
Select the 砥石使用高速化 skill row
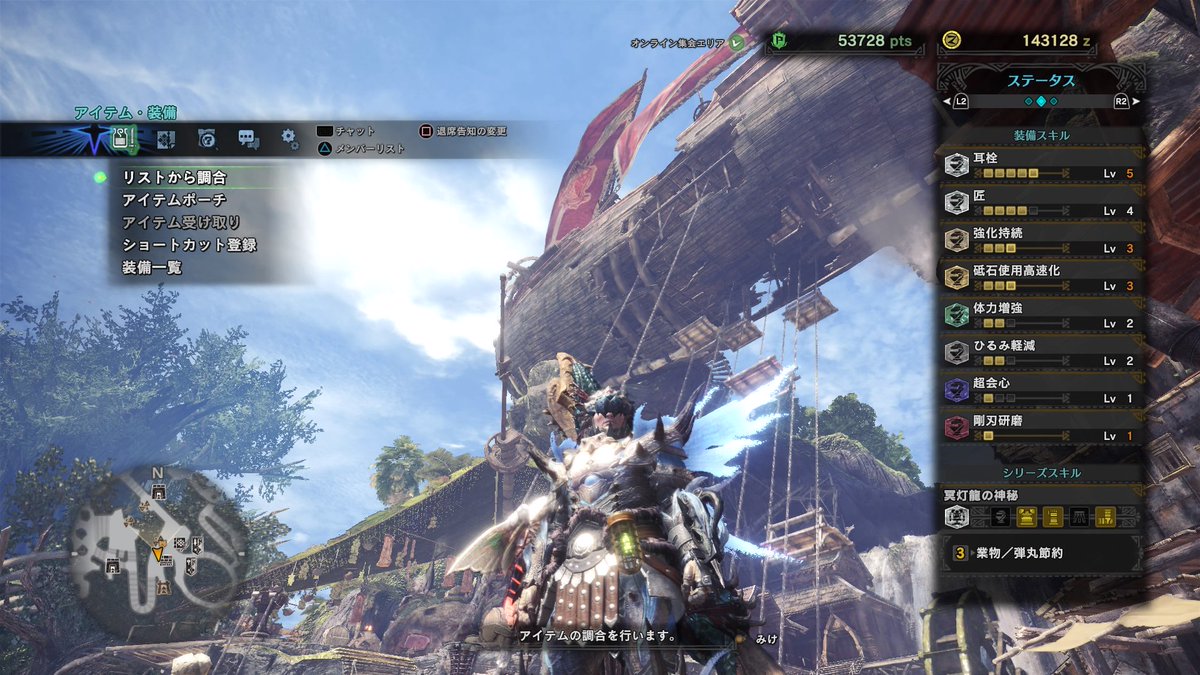[x=1041, y=278]
